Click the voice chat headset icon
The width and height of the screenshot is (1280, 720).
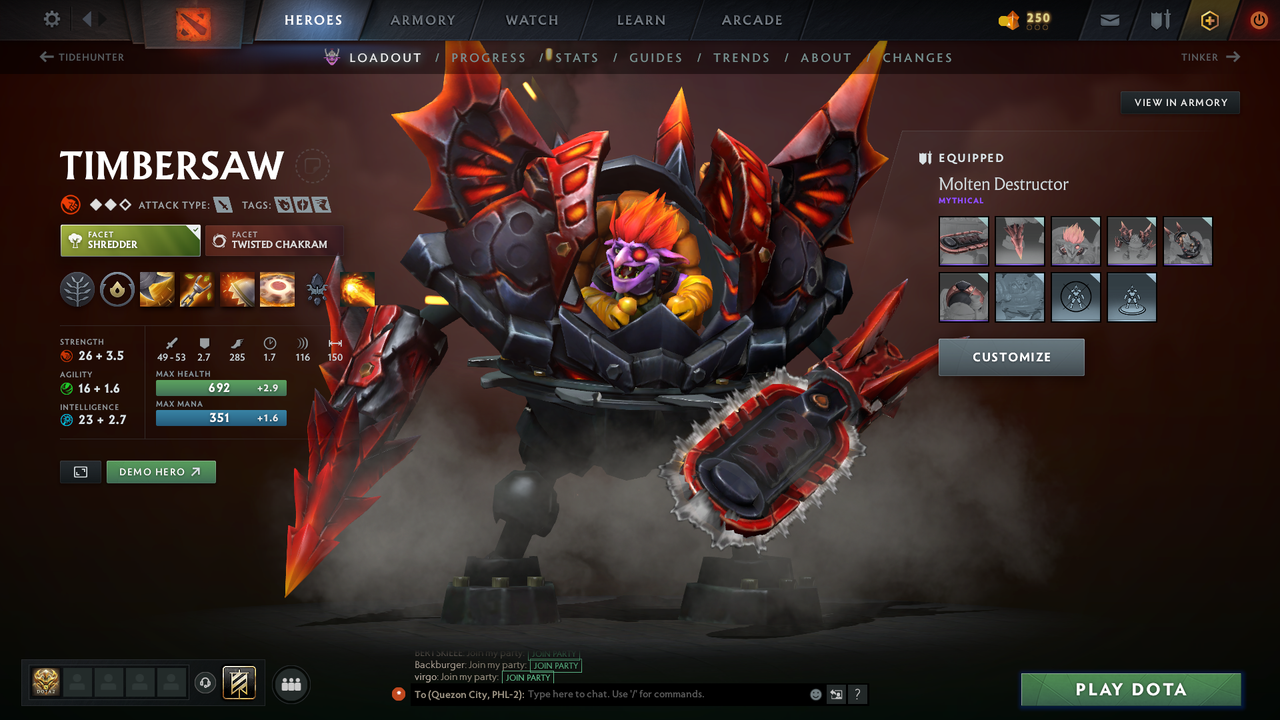206,683
